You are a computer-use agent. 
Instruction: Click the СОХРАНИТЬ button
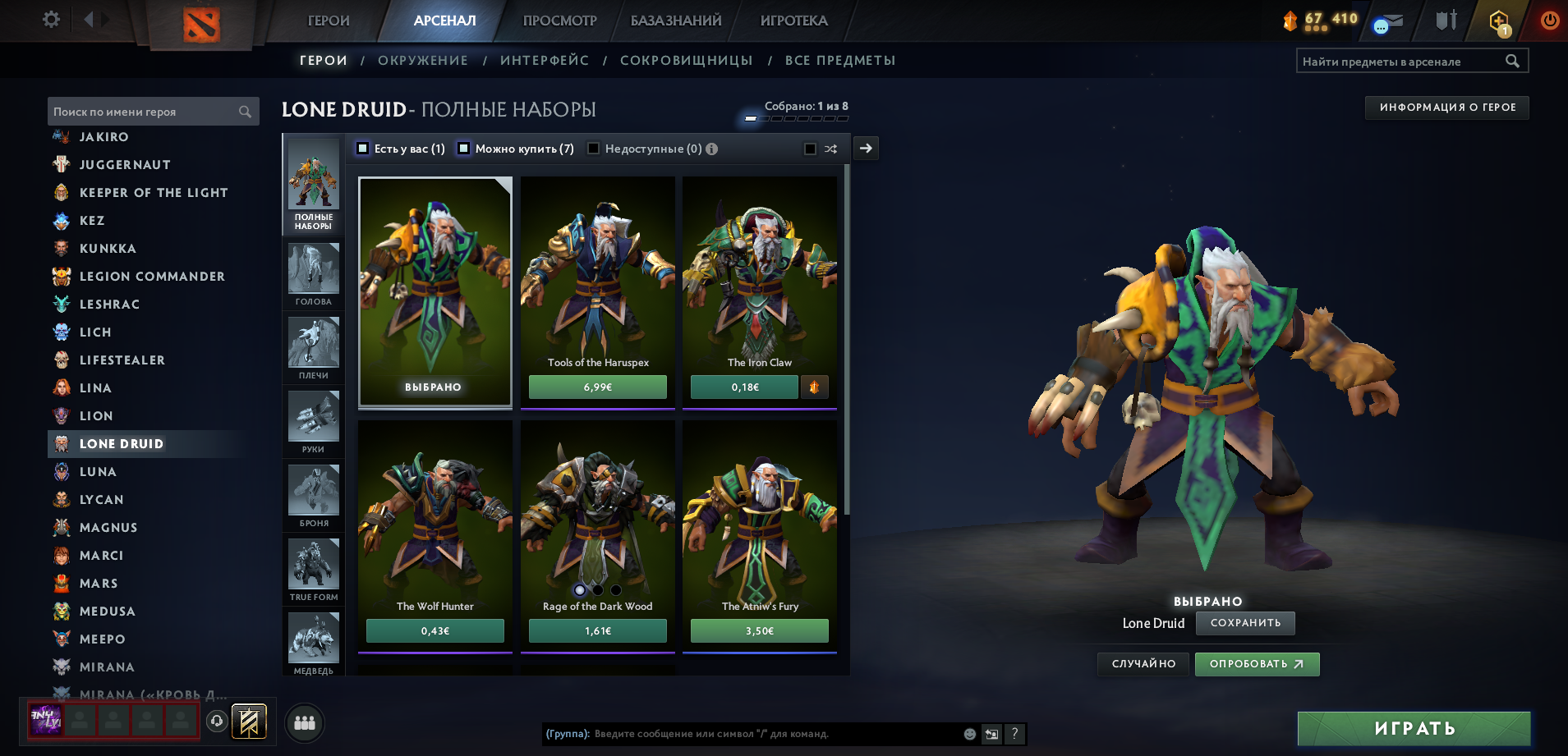[1244, 623]
